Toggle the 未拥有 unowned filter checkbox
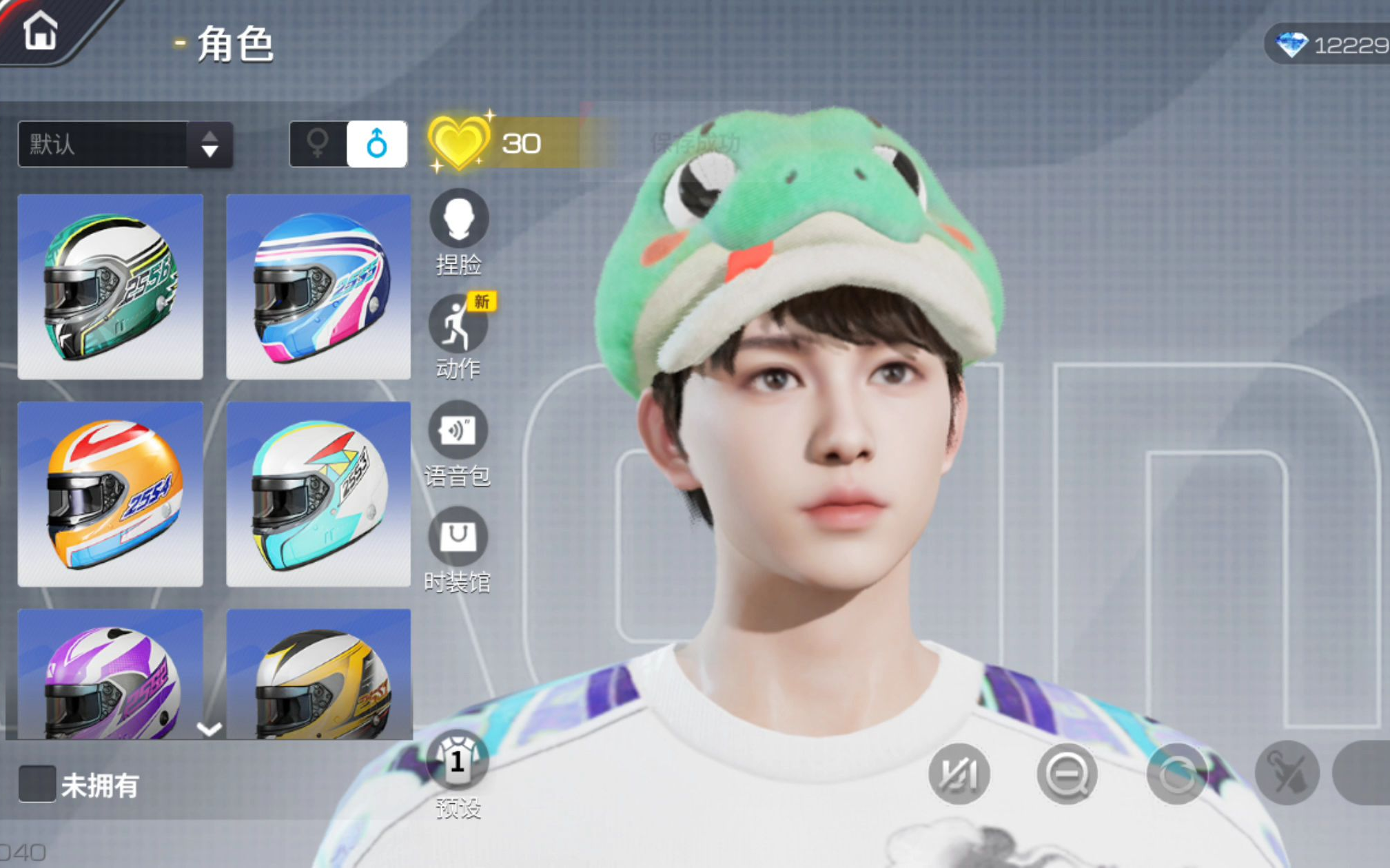 (x=37, y=784)
